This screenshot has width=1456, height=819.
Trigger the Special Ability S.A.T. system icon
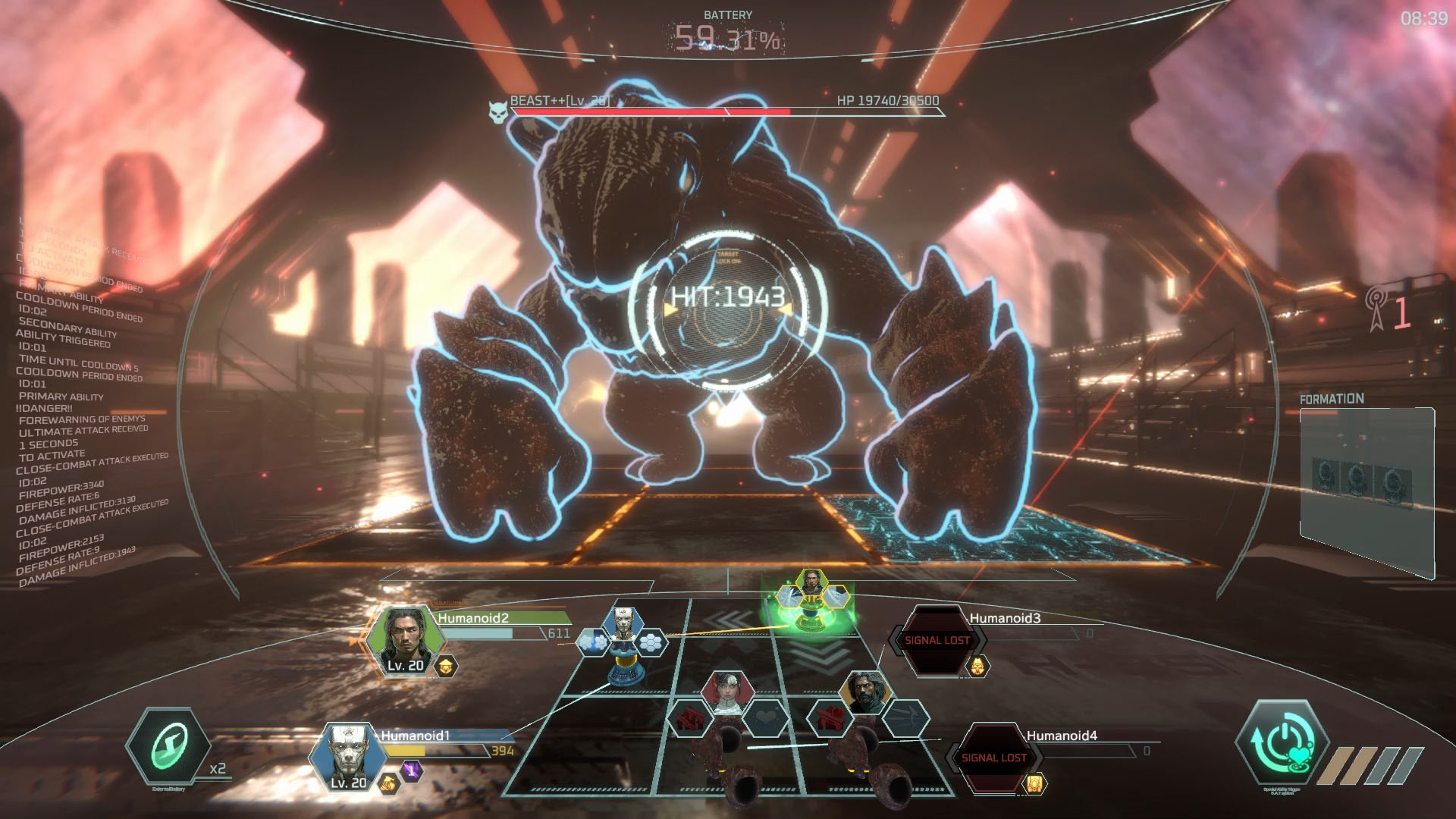1282,743
